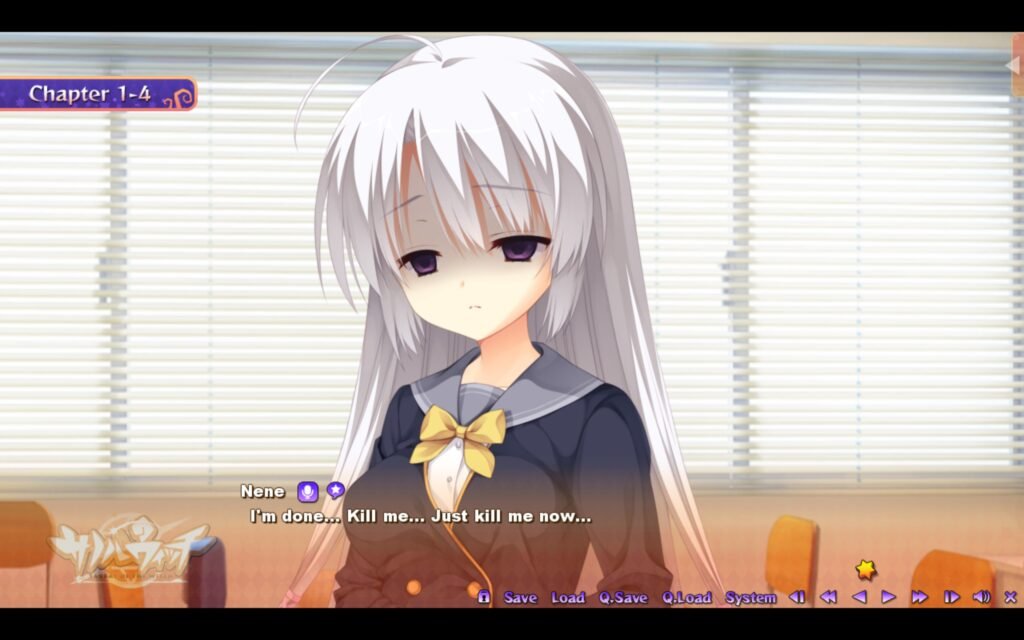Fast-forward with the double-right arrows
Viewport: 1024px width, 640px height.
tap(919, 597)
